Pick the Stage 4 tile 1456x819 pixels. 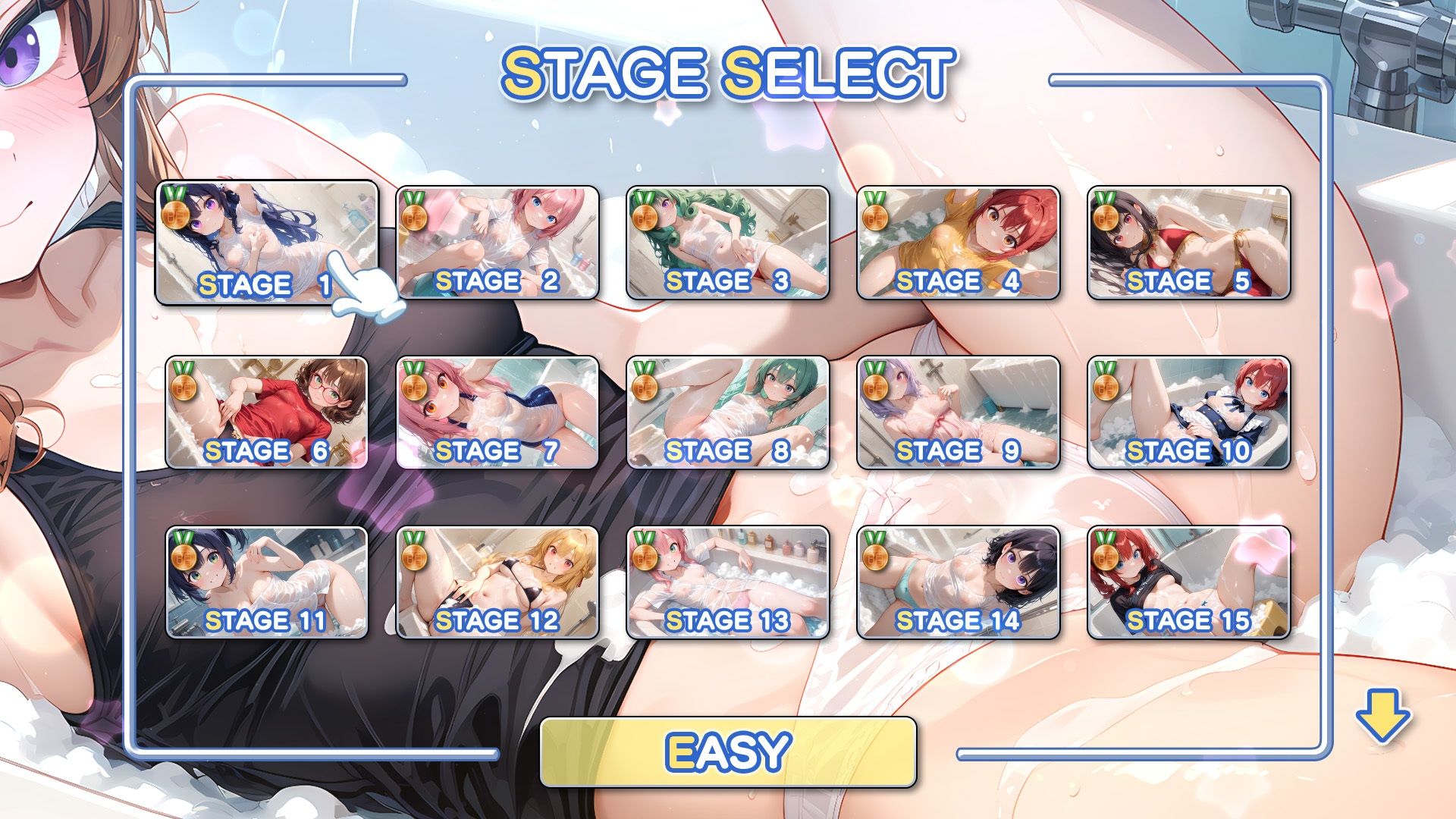(958, 243)
